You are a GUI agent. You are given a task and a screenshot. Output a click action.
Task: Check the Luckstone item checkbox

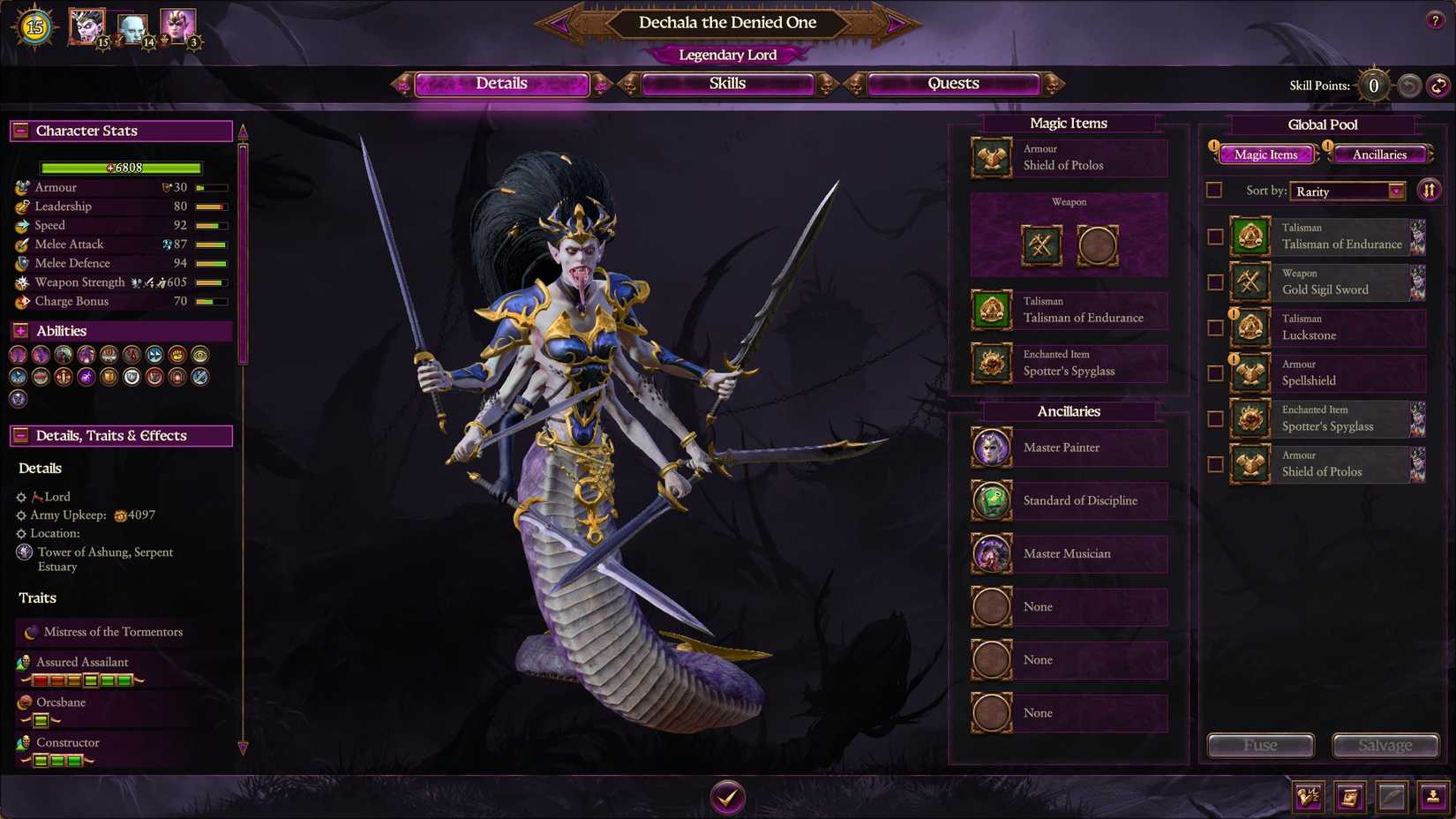pyautogui.click(x=1215, y=327)
